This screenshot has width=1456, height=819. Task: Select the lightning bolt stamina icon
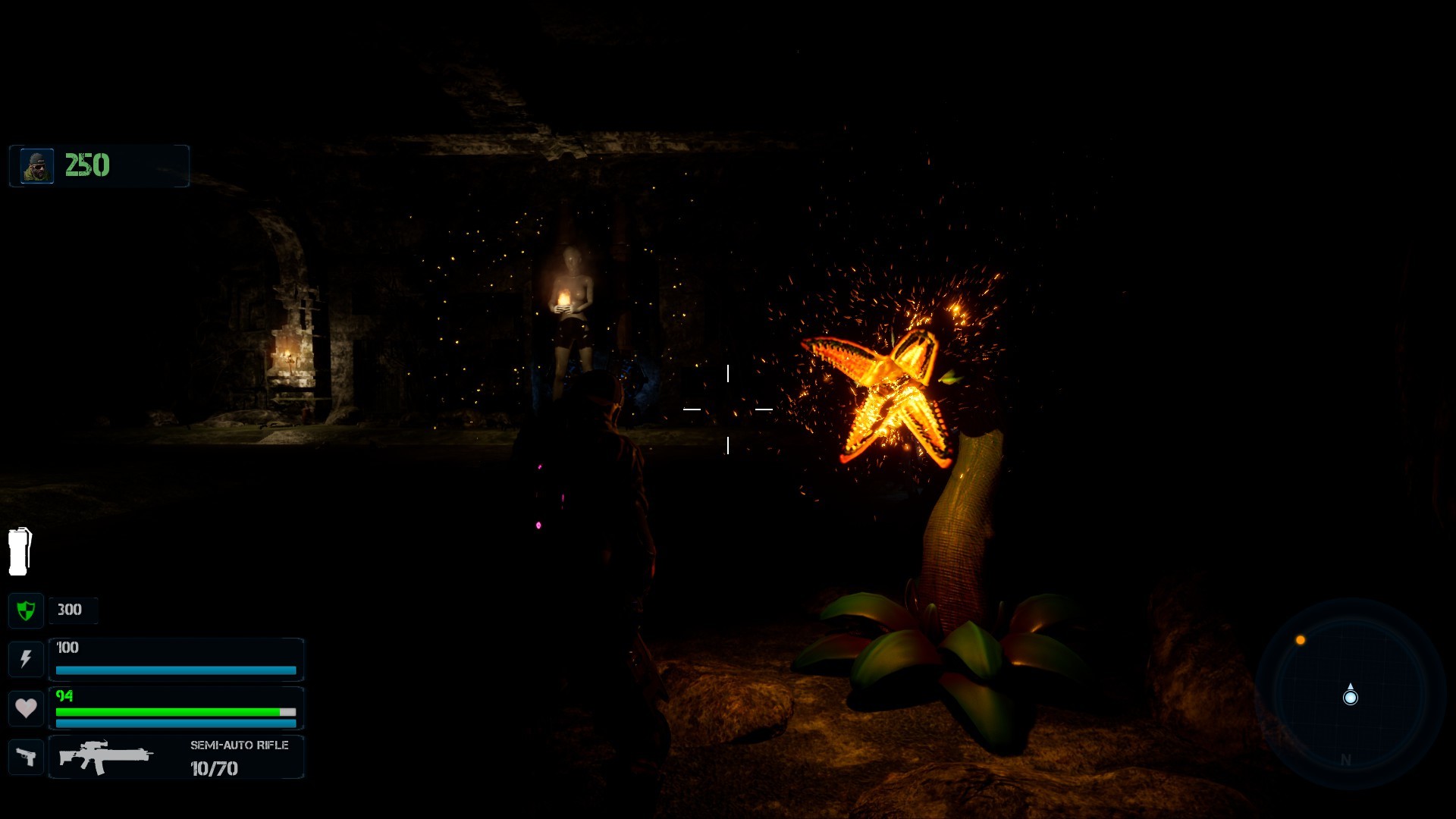tap(26, 659)
